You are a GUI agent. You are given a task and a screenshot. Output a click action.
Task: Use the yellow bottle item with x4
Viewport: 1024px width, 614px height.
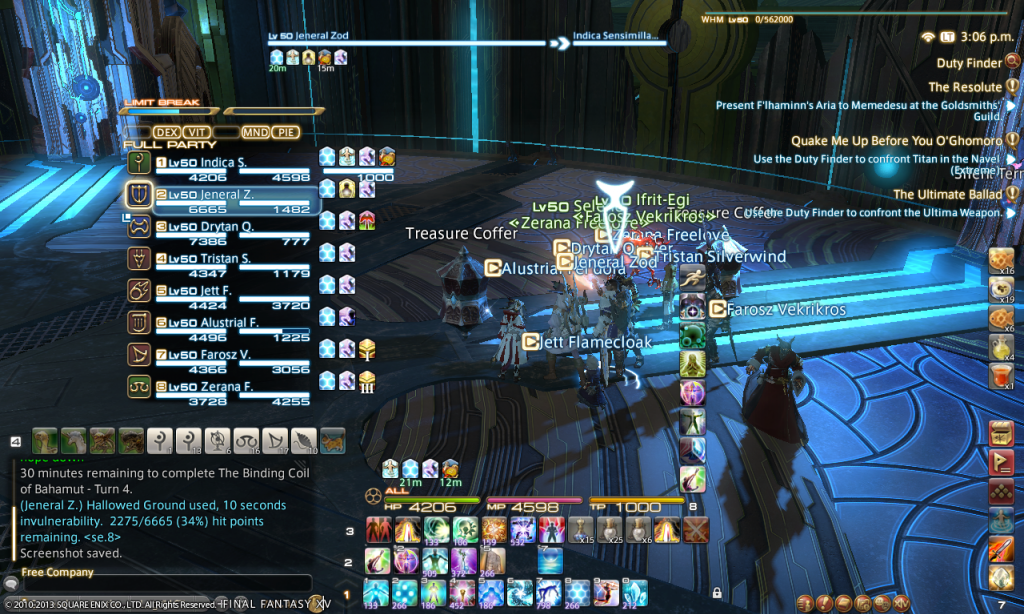[1001, 345]
